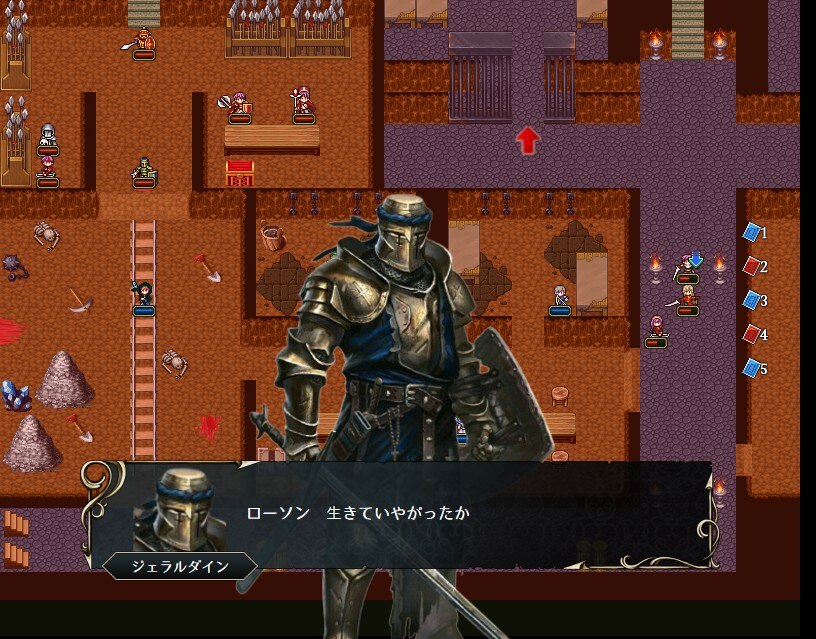Select the blue turn card numbered 5
Viewport: 816px width, 639px height.
(x=752, y=369)
